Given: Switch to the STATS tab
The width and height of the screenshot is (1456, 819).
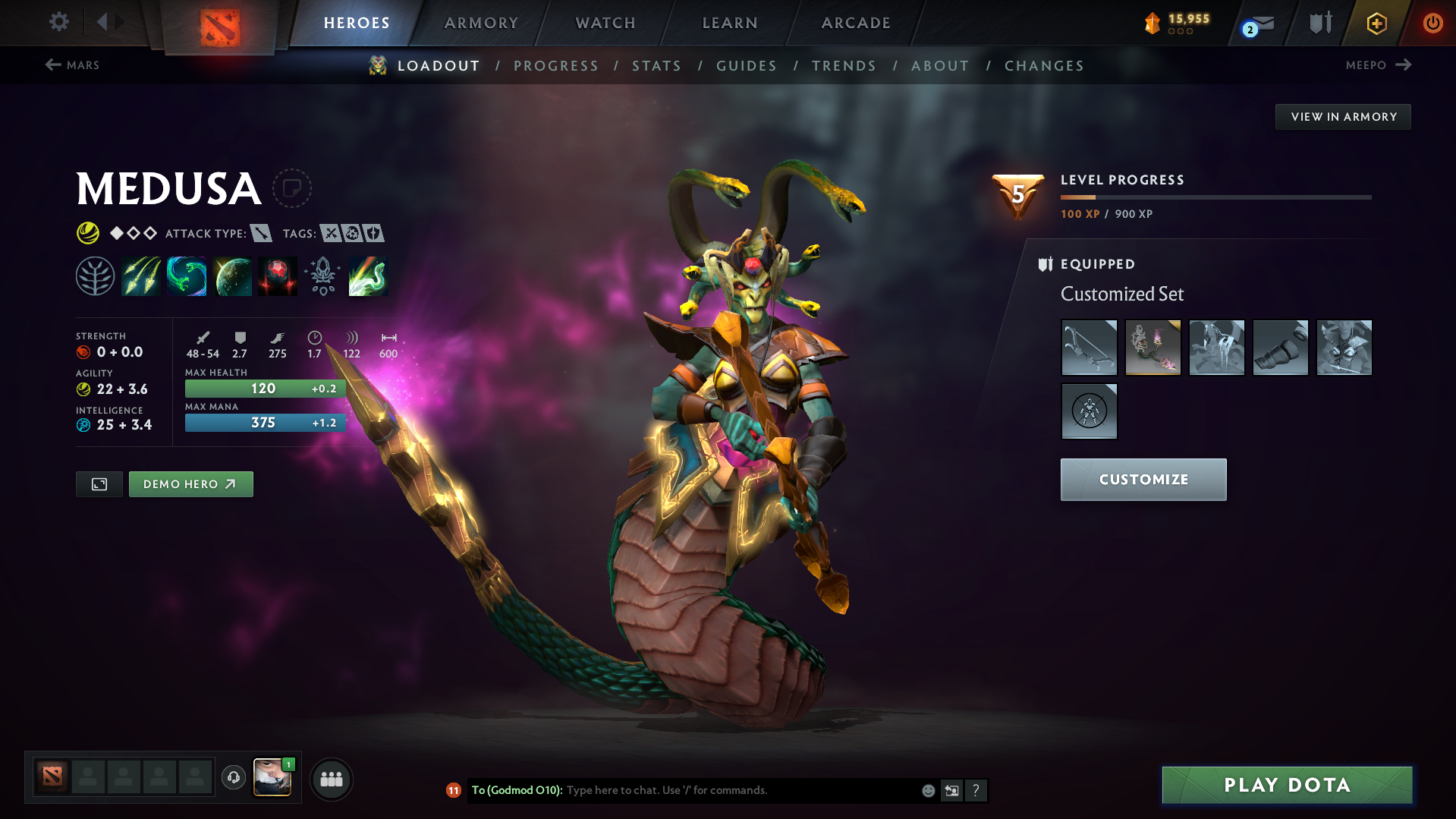Looking at the screenshot, I should (x=656, y=65).
